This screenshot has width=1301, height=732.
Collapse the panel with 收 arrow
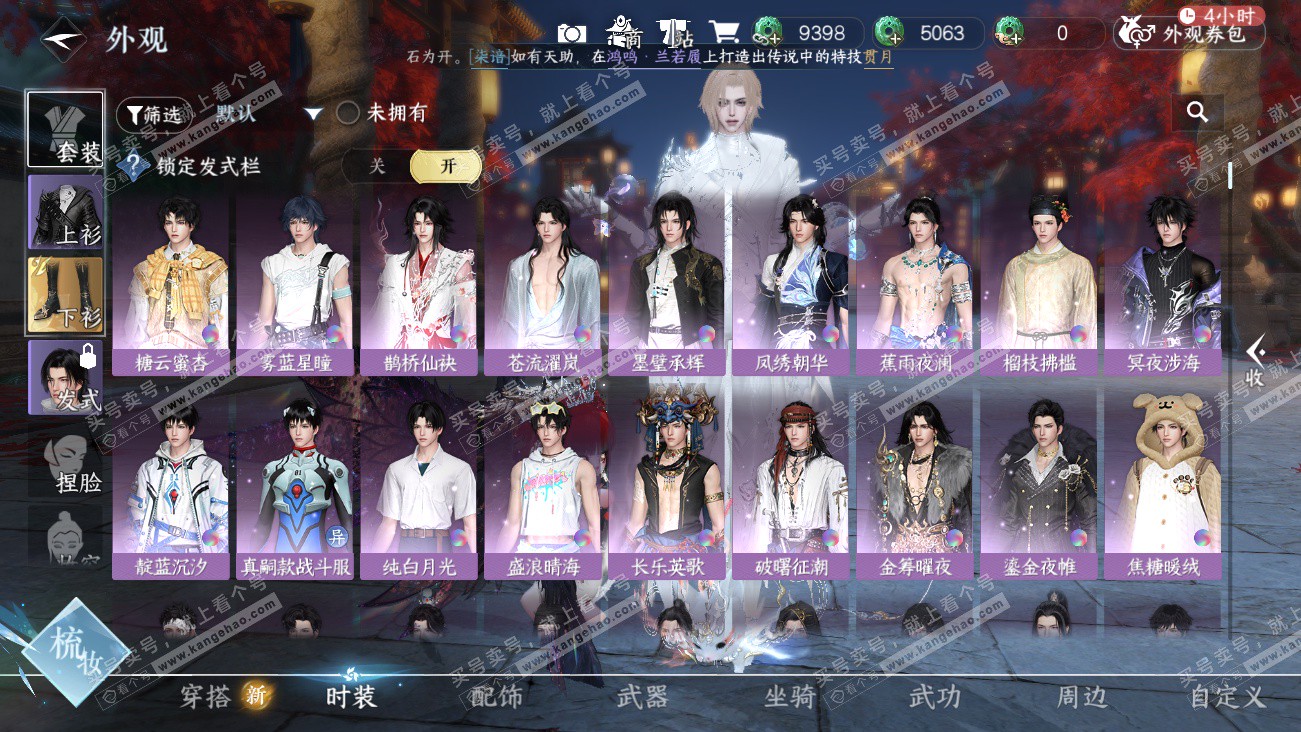[x=1256, y=362]
